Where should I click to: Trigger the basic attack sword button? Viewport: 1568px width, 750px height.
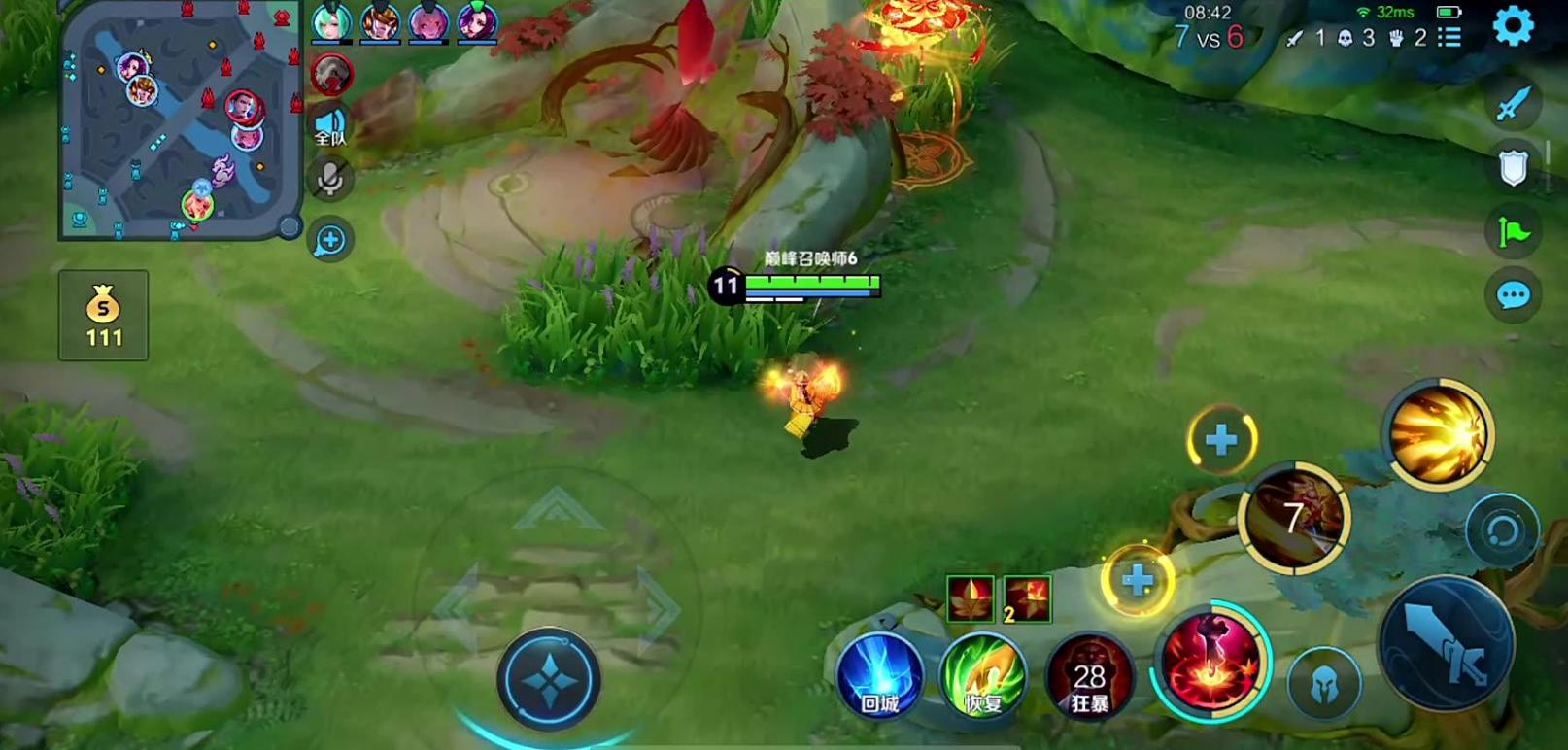click(x=1447, y=642)
